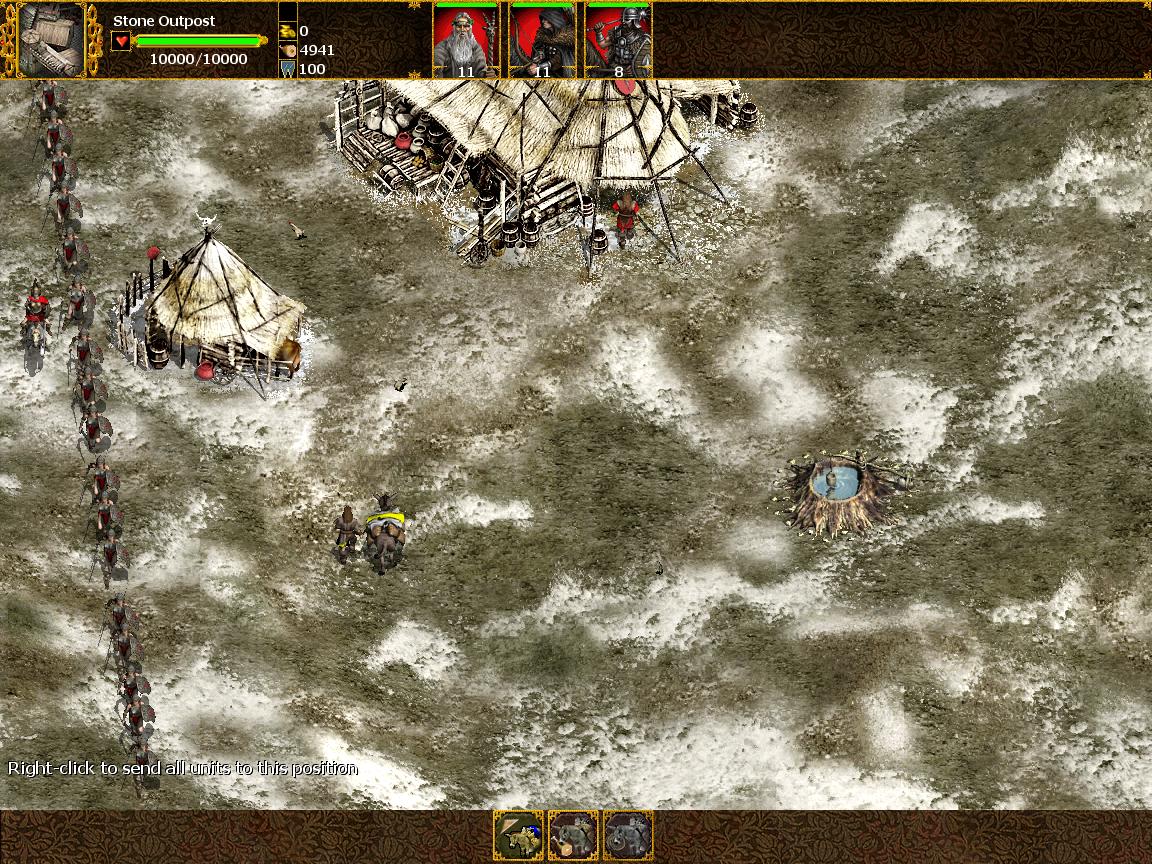Use the mule with food drumstick command

pos(573,835)
